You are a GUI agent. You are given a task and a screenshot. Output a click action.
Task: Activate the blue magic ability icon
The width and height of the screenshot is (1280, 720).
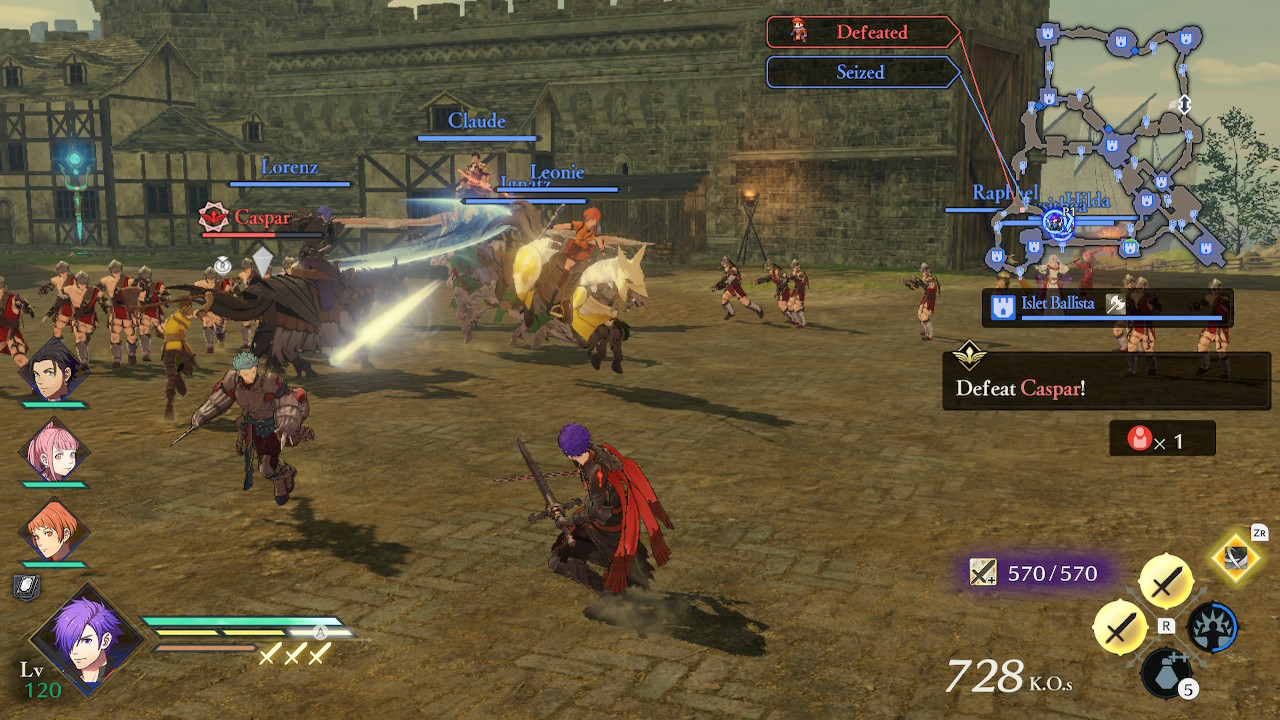[1212, 627]
